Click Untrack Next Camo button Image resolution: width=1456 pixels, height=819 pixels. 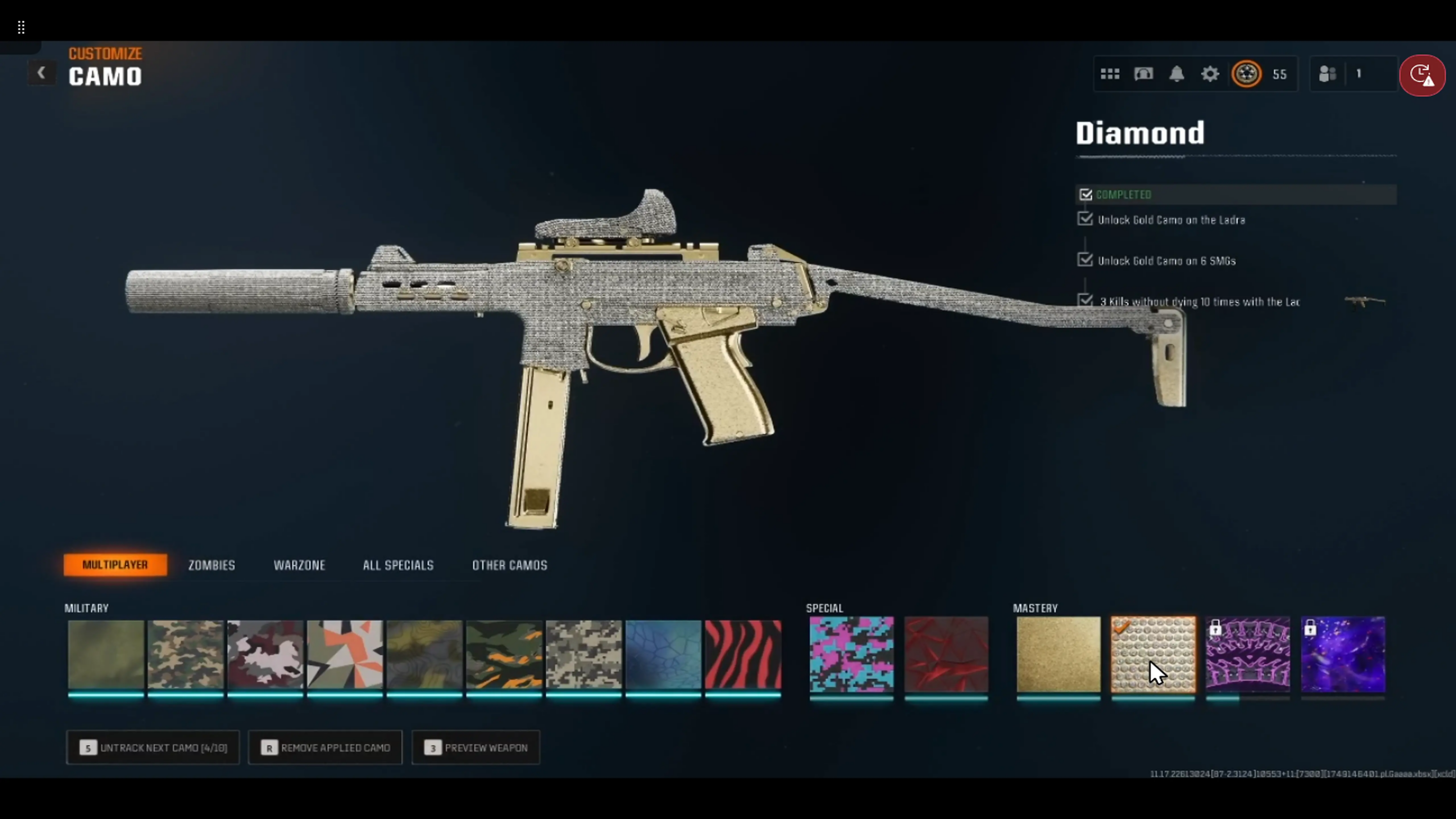click(153, 748)
